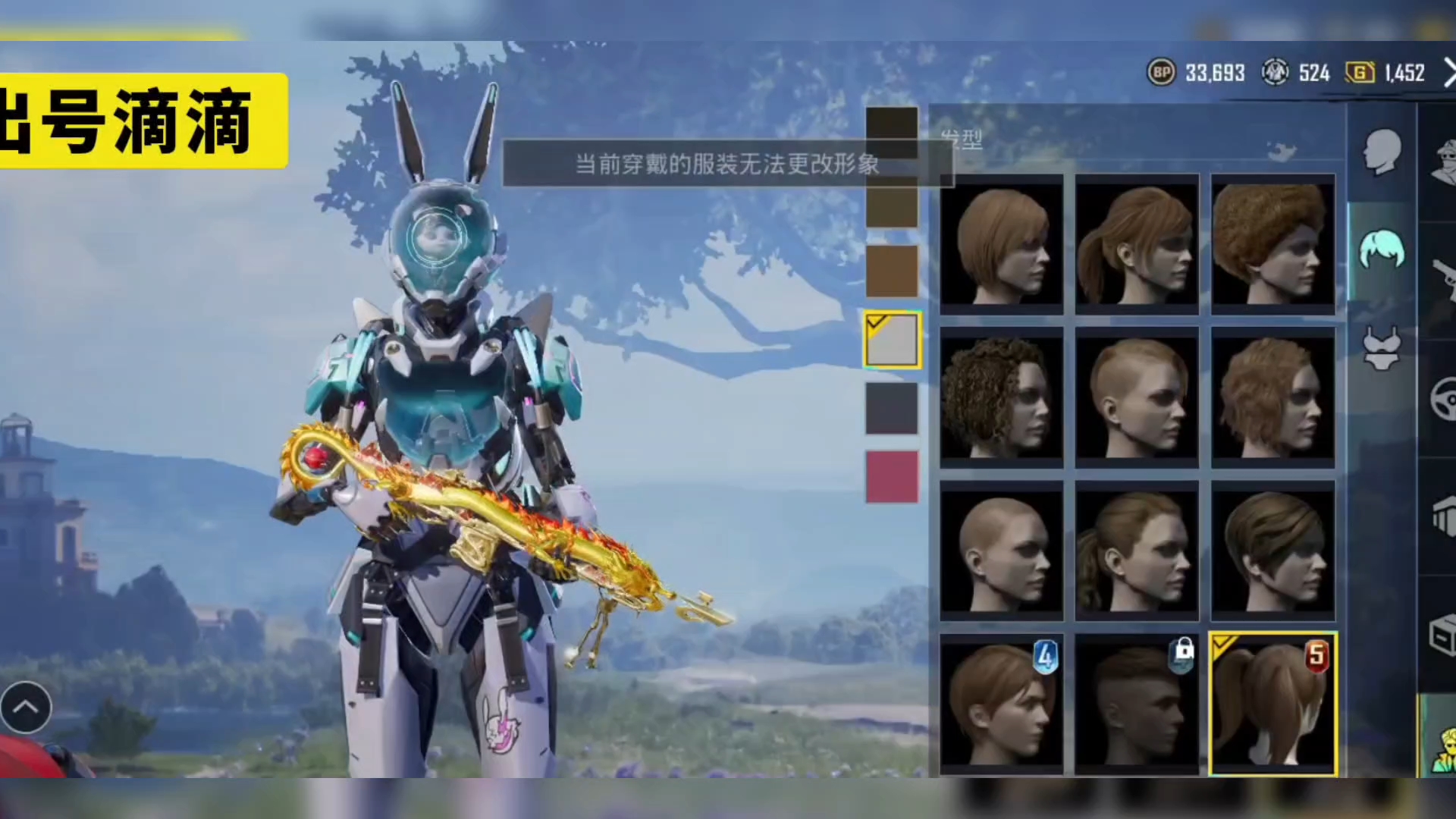This screenshot has height=819, width=1456.
Task: Close the appearance screen
Action: click(1447, 74)
